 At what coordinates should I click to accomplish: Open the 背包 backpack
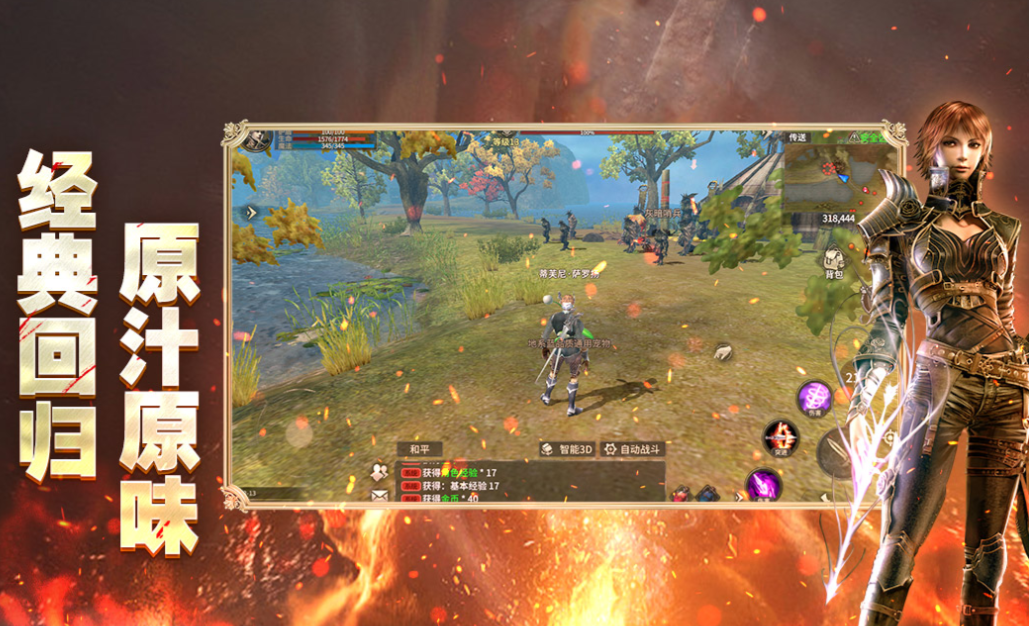[x=833, y=264]
